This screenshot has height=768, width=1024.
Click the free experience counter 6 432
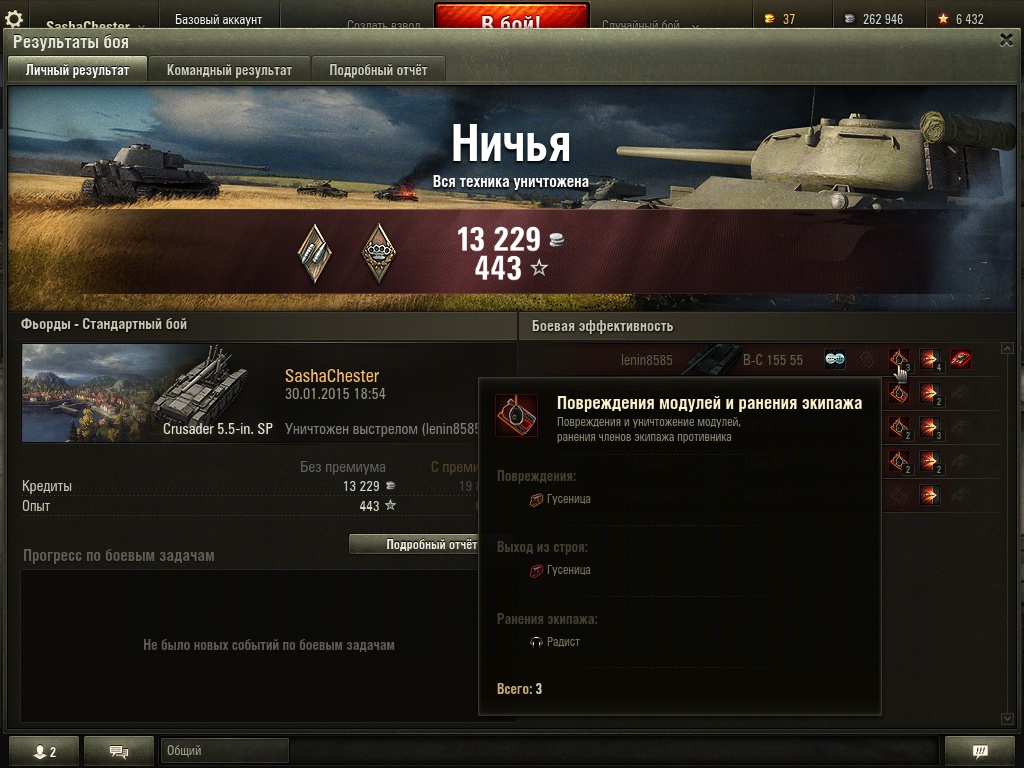click(x=960, y=19)
